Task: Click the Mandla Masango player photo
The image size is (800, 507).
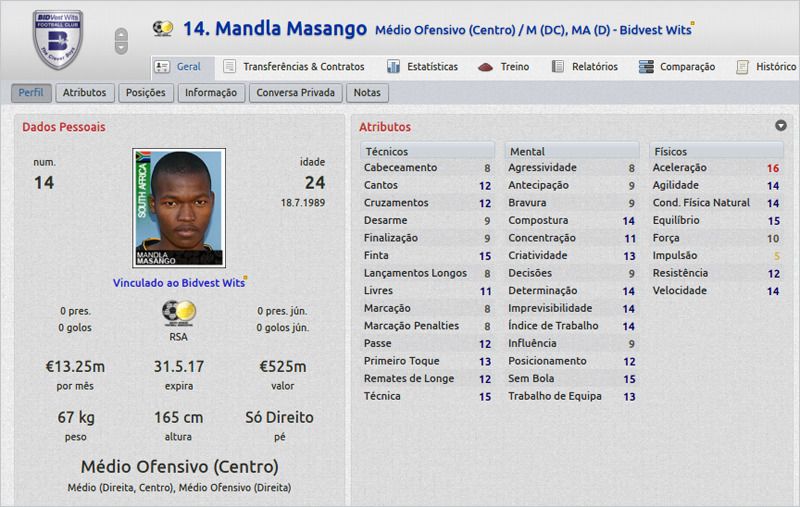Action: pyautogui.click(x=178, y=207)
